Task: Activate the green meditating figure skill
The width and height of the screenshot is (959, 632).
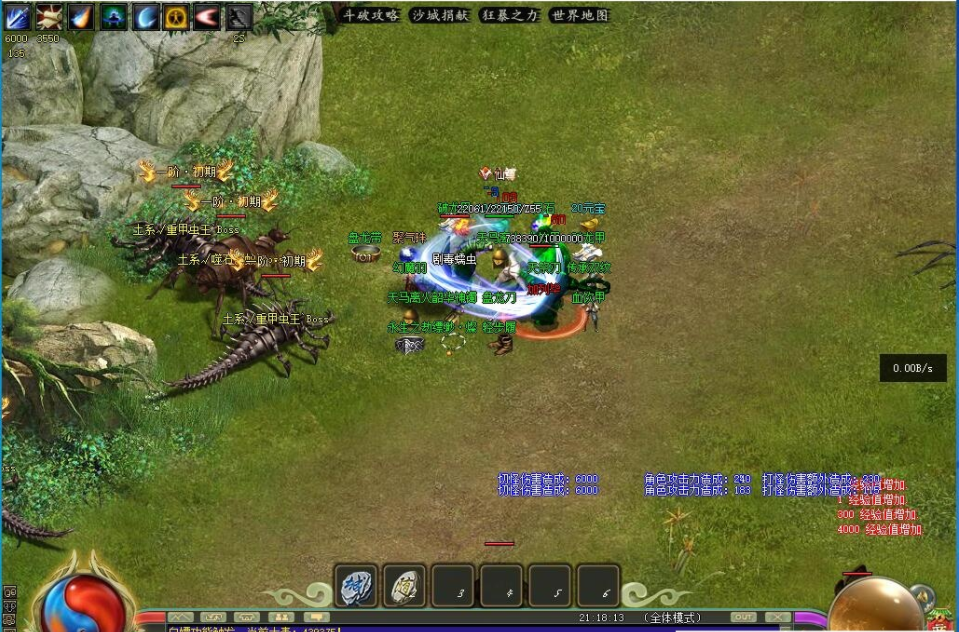Action: point(113,17)
